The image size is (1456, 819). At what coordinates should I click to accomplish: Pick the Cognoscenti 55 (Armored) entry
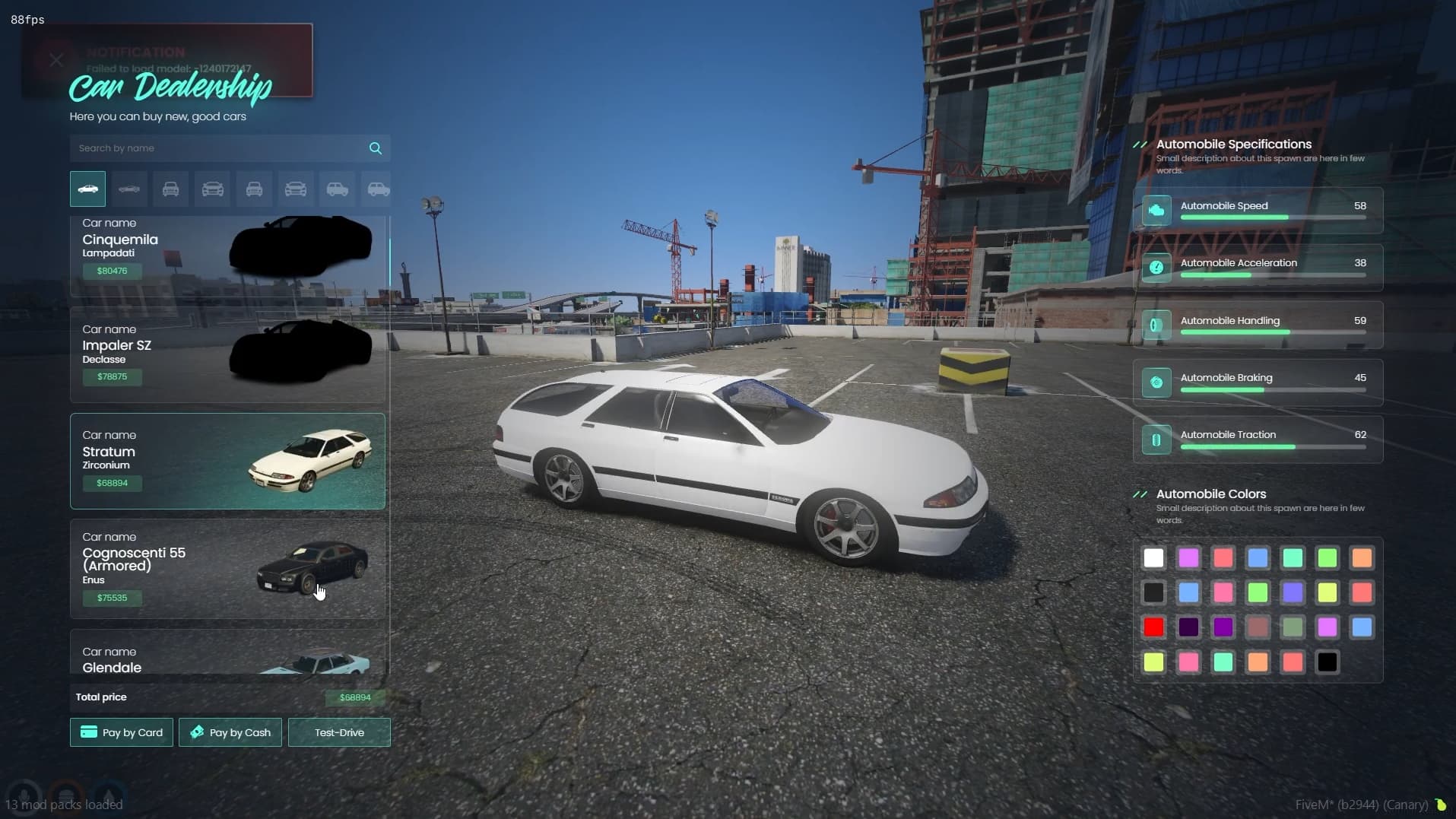click(x=227, y=568)
